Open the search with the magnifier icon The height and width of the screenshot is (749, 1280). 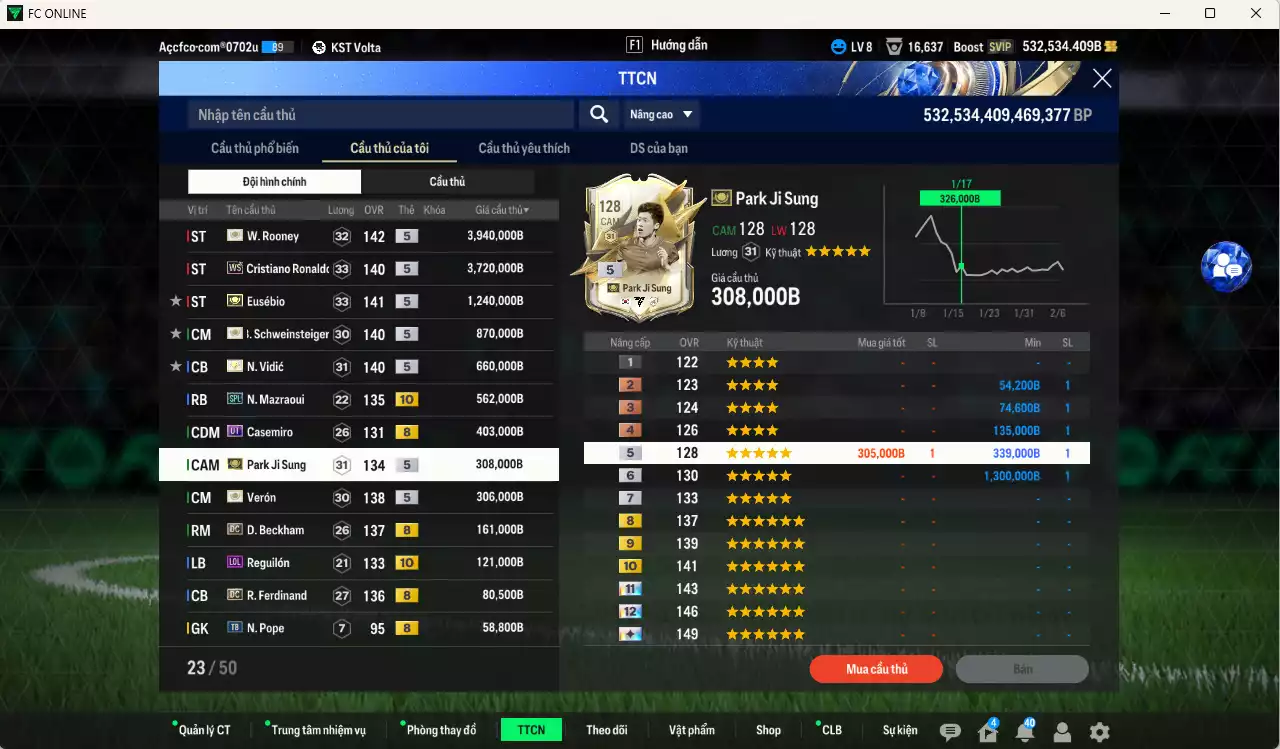[x=598, y=114]
